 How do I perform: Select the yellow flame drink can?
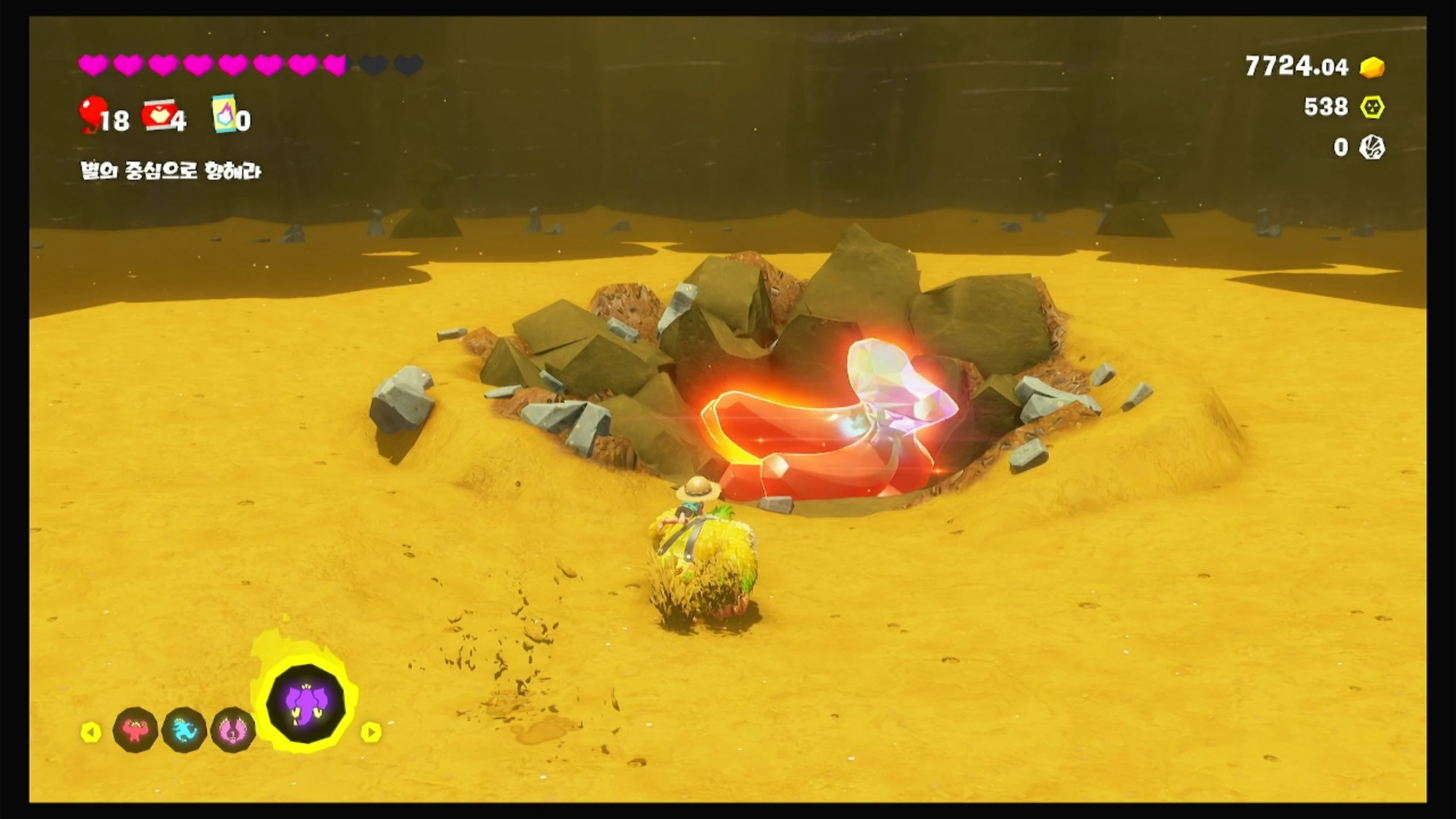(x=224, y=114)
